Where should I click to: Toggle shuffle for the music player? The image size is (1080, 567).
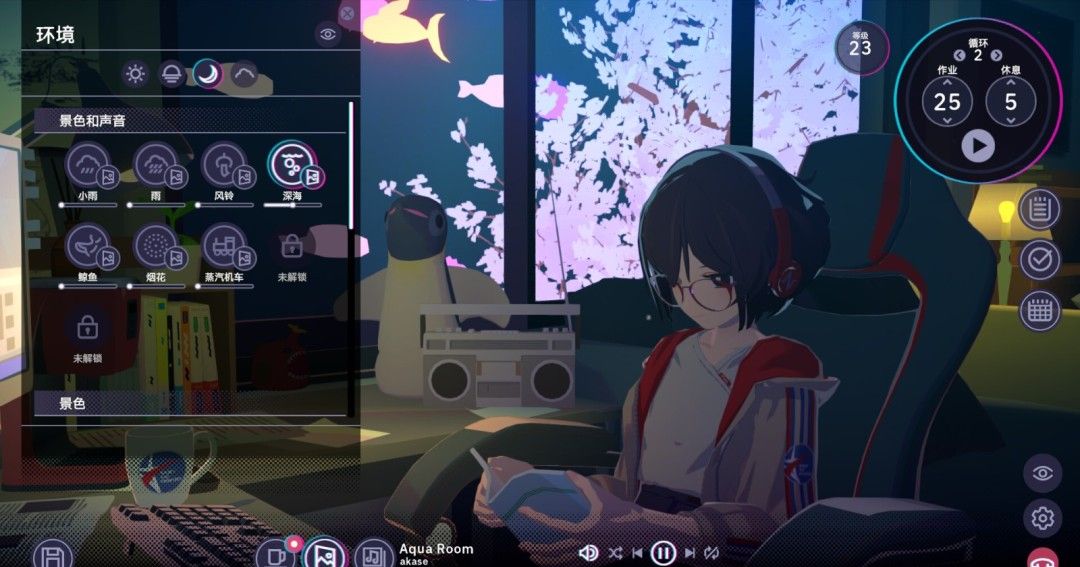pos(614,552)
